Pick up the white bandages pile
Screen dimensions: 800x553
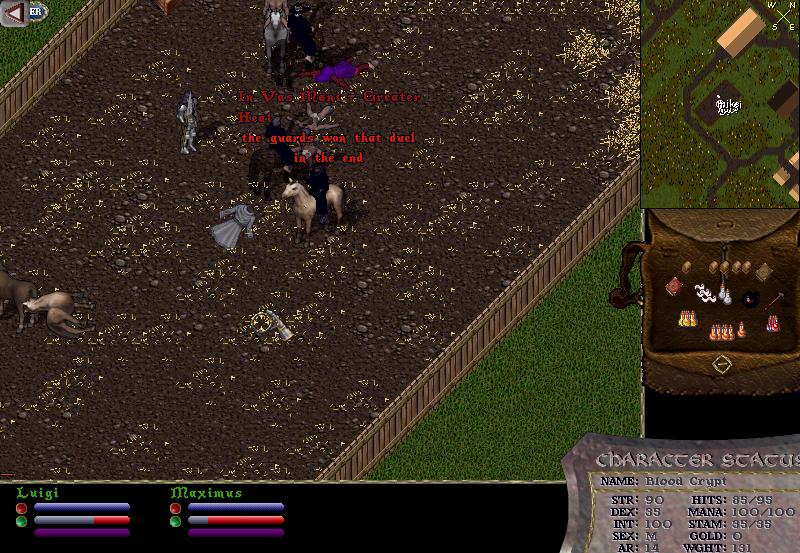pyautogui.click(x=706, y=293)
